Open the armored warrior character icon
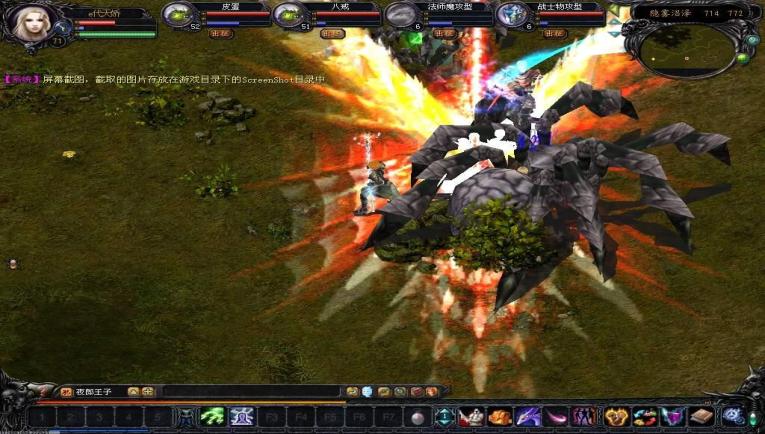Viewport: 765px width, 434px height. pyautogui.click(x=471, y=417)
